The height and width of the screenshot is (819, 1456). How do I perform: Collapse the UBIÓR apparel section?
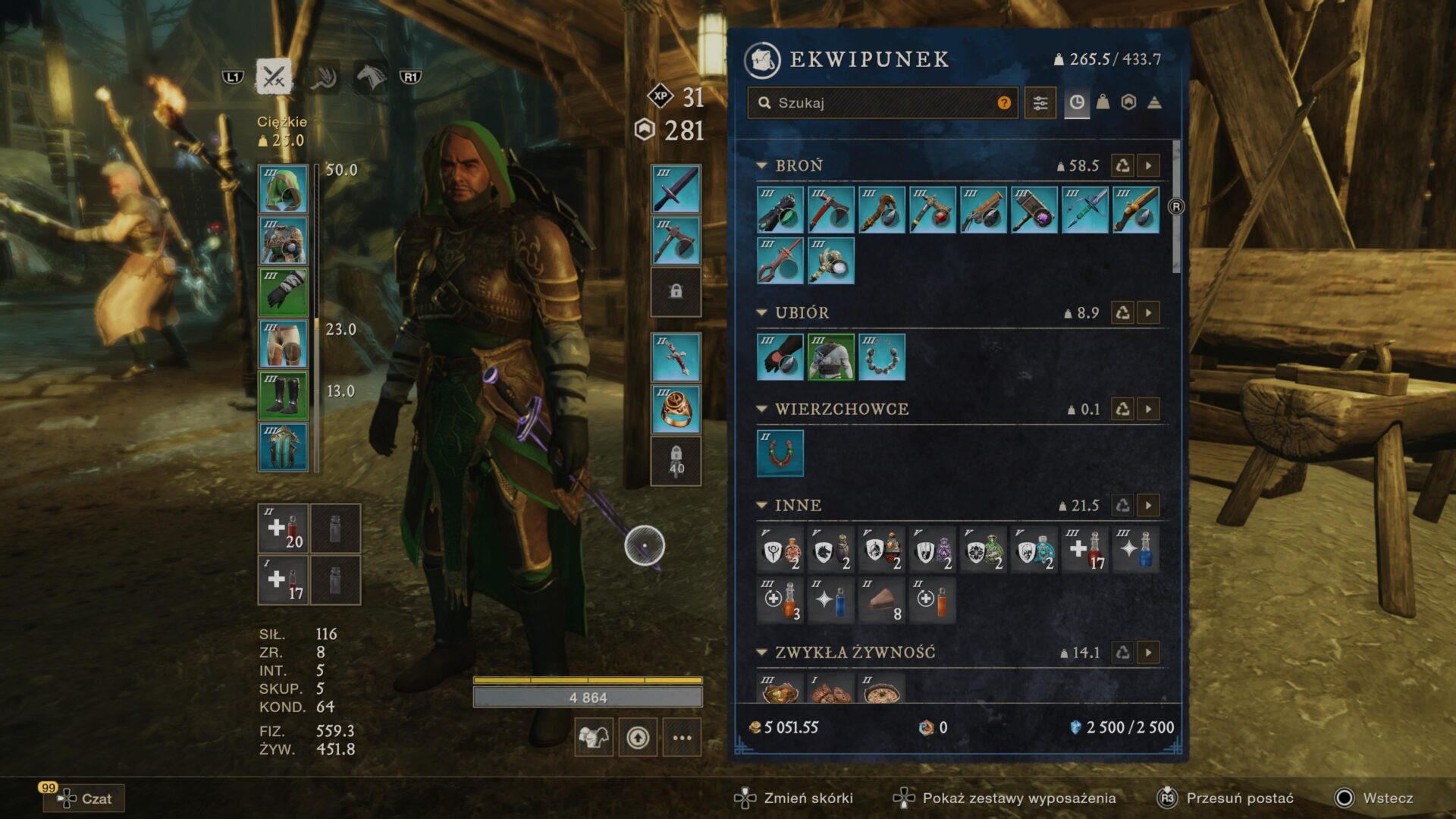tap(762, 312)
